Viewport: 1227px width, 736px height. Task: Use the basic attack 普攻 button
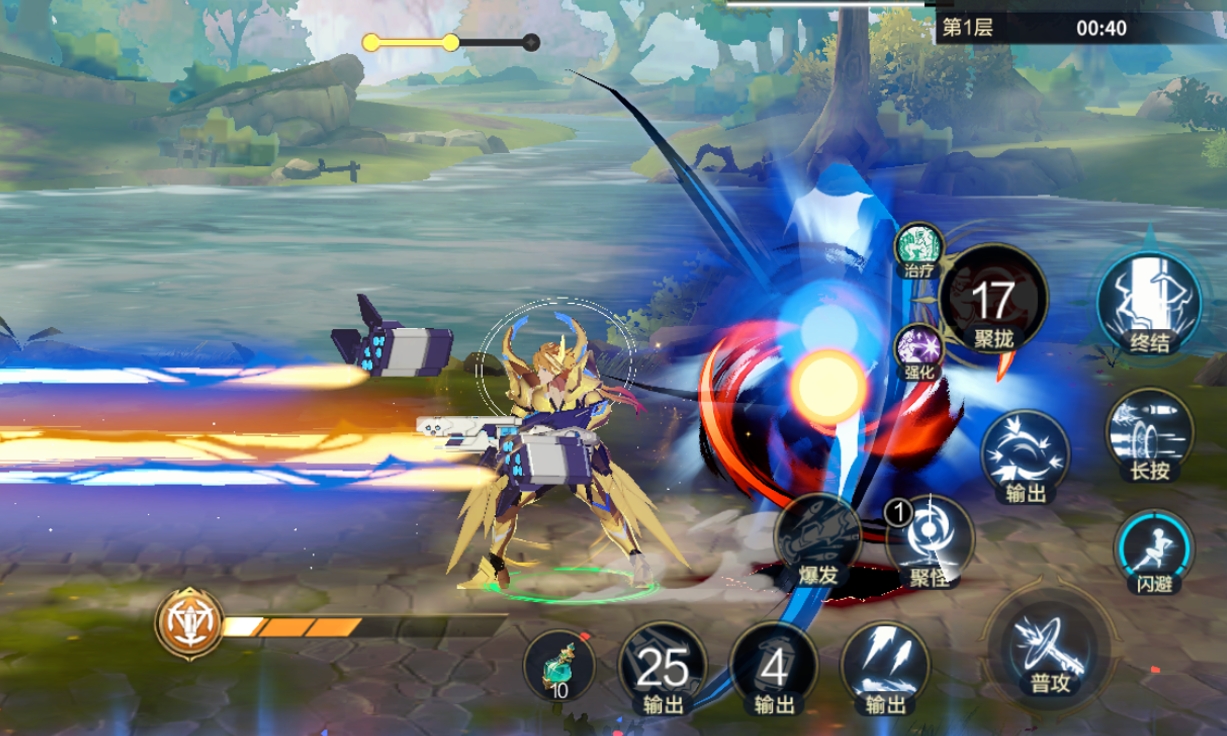(x=1046, y=649)
